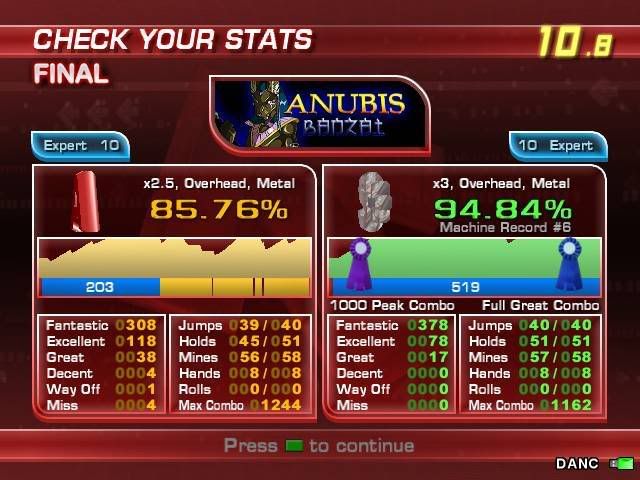Click the purple 1000 Peak Combo ribbon
The height and width of the screenshot is (480, 640).
click(359, 263)
